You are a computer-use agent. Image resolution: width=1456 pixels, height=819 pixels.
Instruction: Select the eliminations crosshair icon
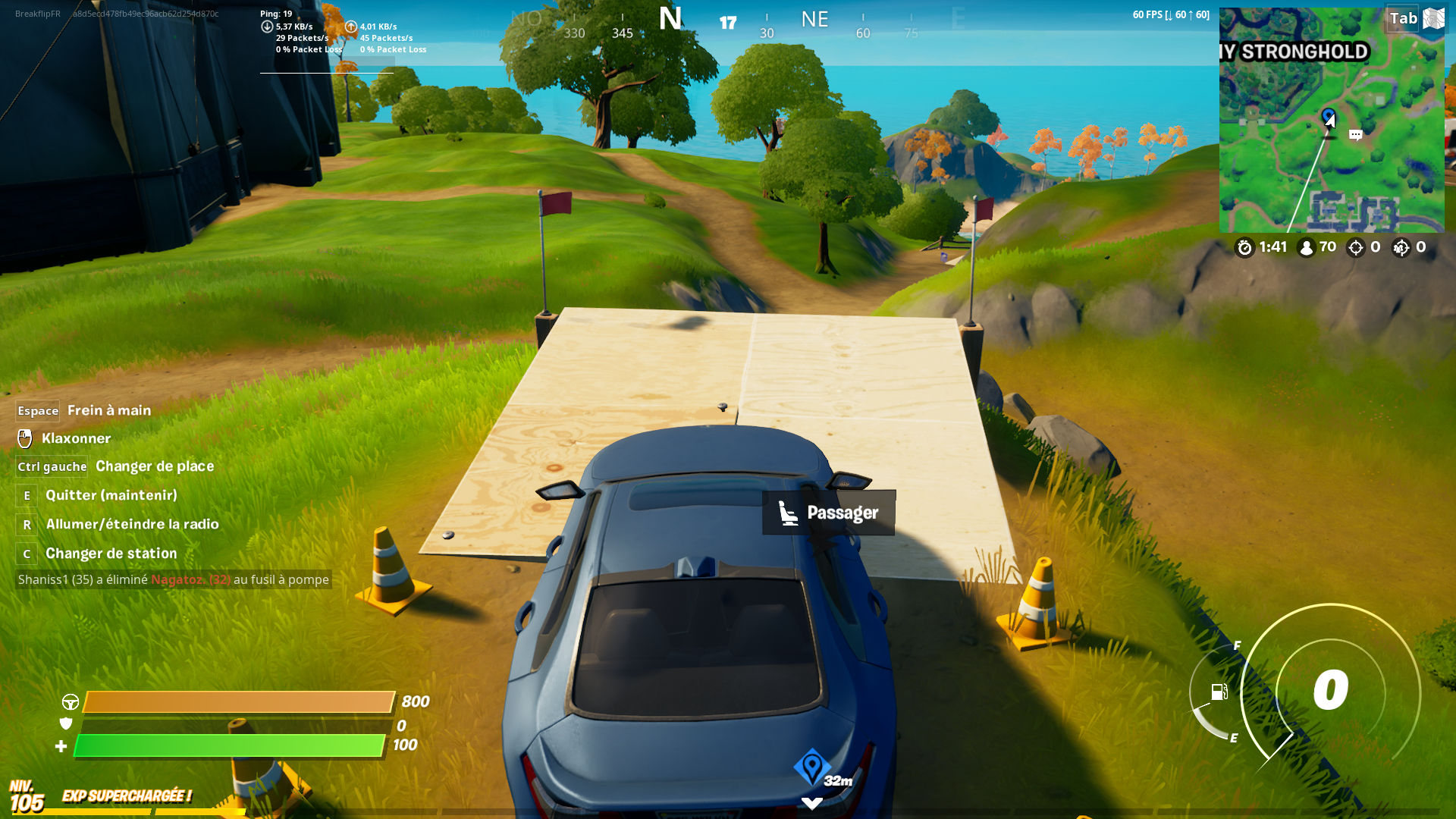tap(1357, 246)
